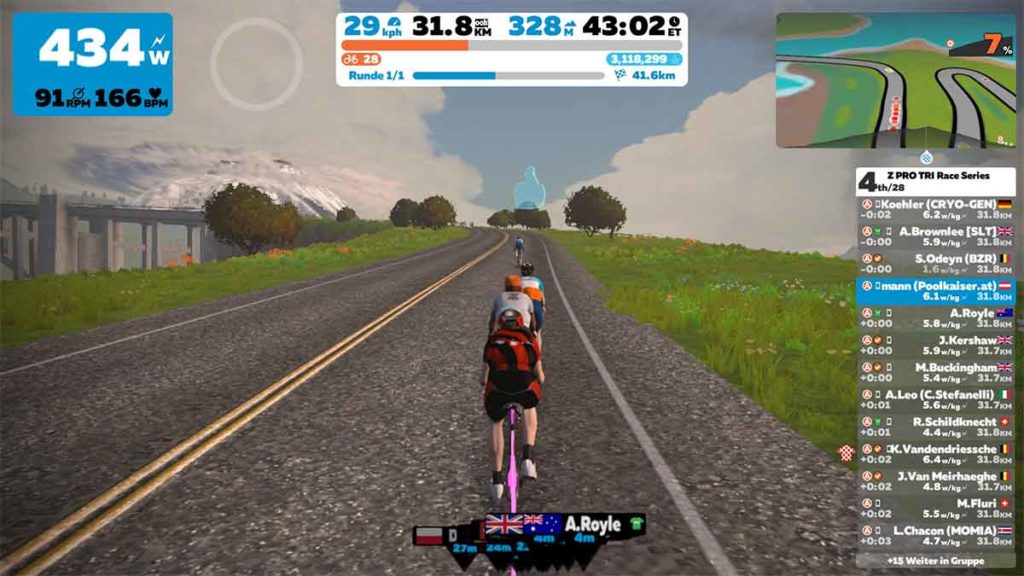Select A.Leo (C.Stefanelli) rider row
This screenshot has height=576, width=1024.
(935, 399)
